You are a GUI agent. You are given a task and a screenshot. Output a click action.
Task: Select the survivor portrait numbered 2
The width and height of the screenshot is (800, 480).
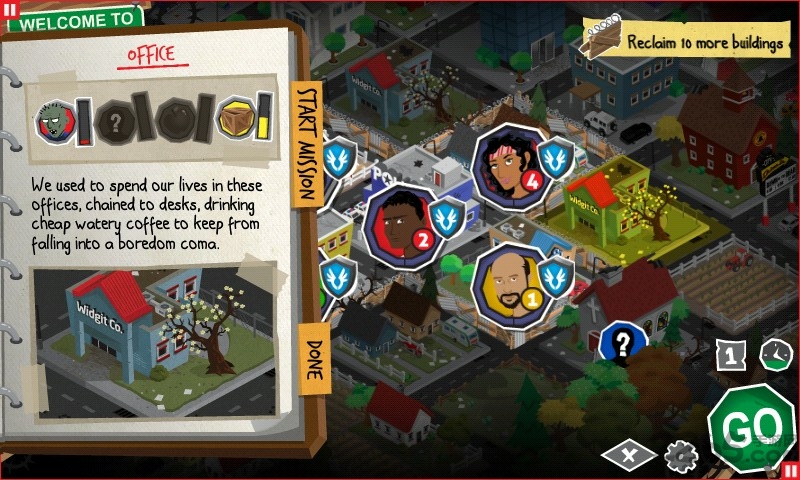click(397, 219)
